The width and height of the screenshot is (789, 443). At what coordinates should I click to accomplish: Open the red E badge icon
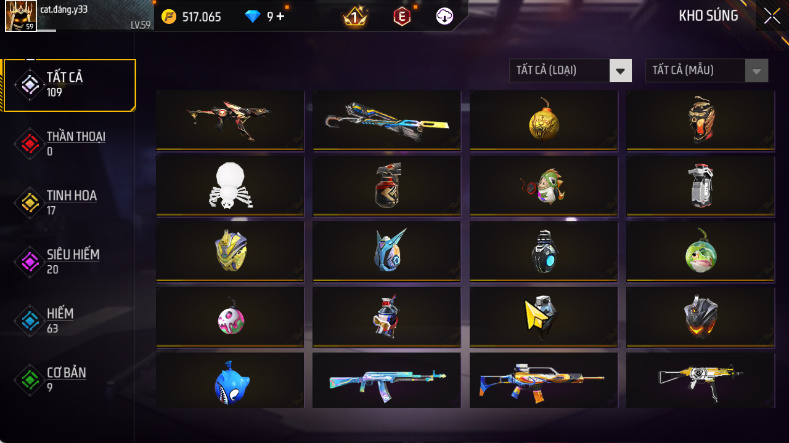click(x=401, y=16)
